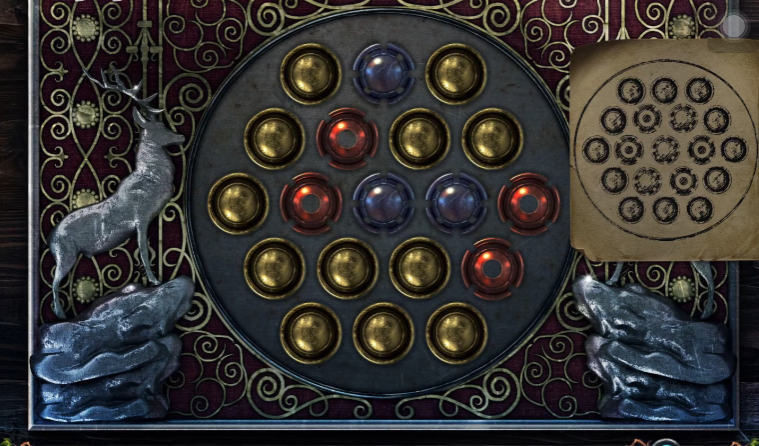Select the blue button adjacent to the rightmost red
The width and height of the screenshot is (759, 446).
pyautogui.click(x=457, y=203)
